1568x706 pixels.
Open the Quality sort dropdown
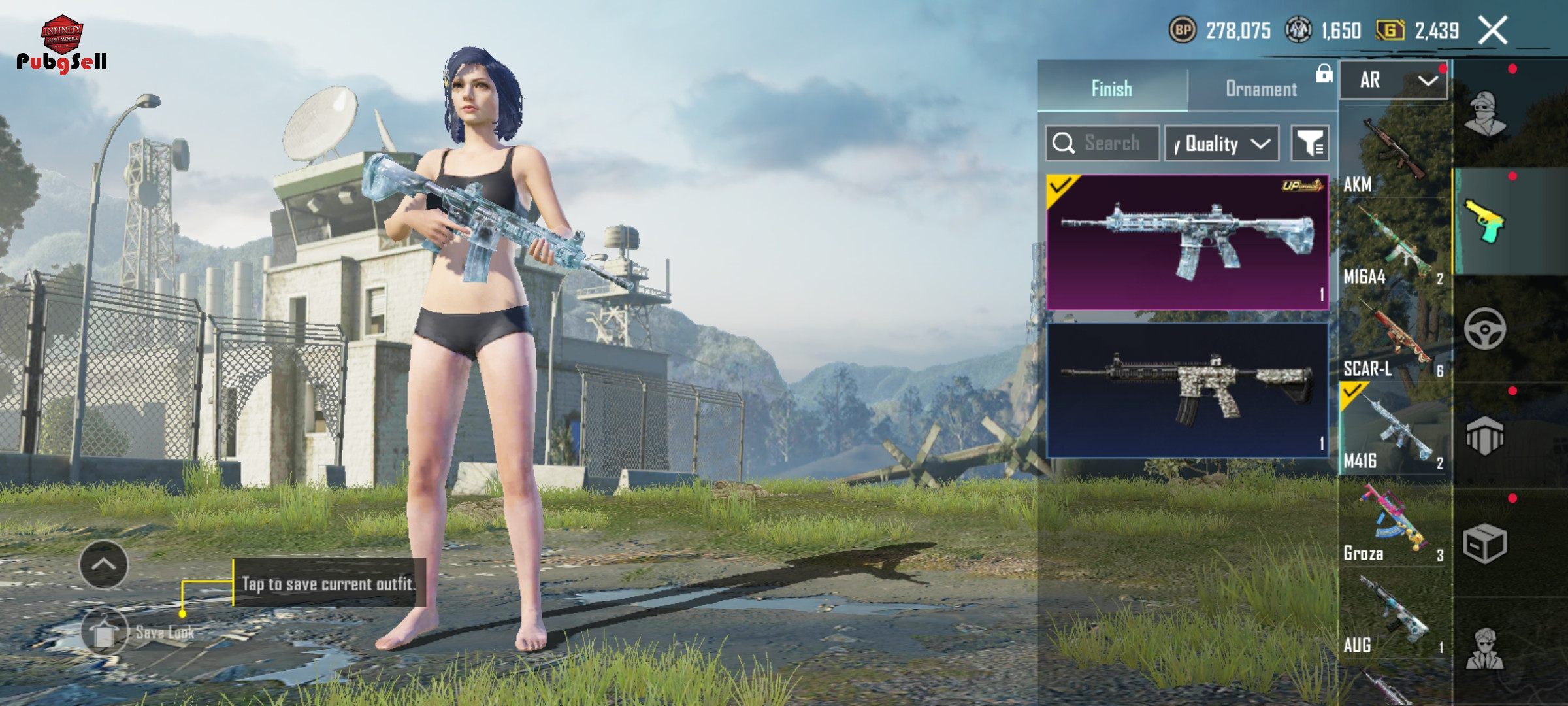tap(1222, 143)
